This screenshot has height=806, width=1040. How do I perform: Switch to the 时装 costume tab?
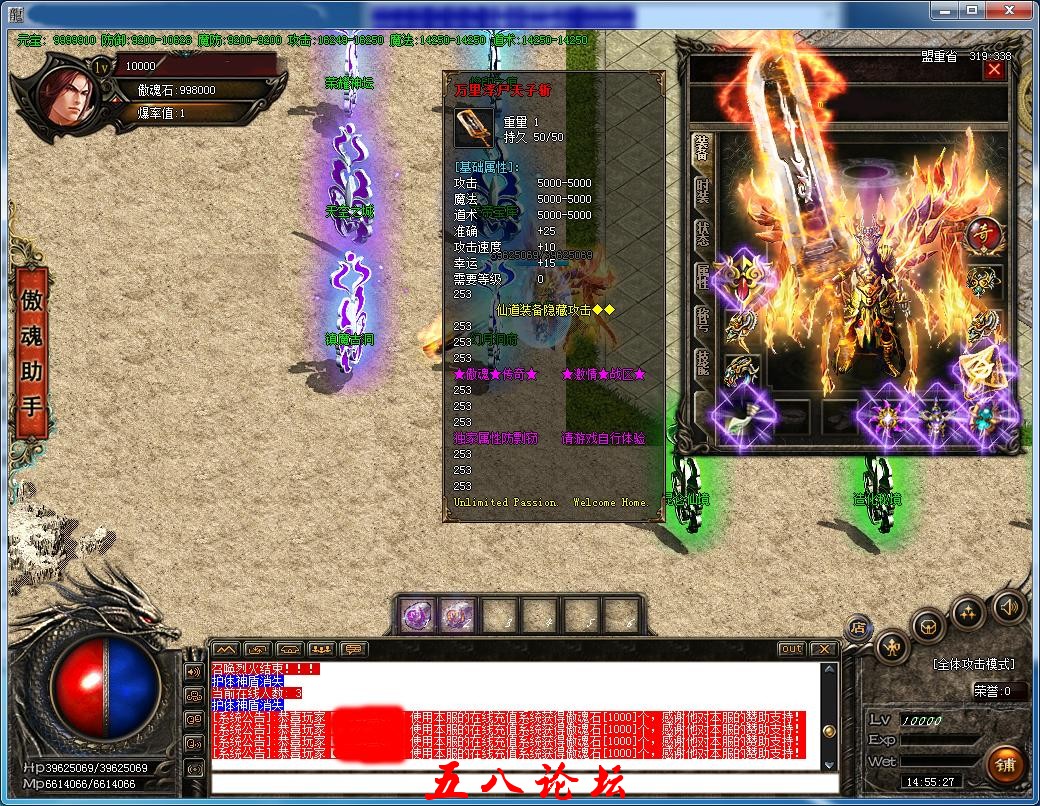click(703, 193)
